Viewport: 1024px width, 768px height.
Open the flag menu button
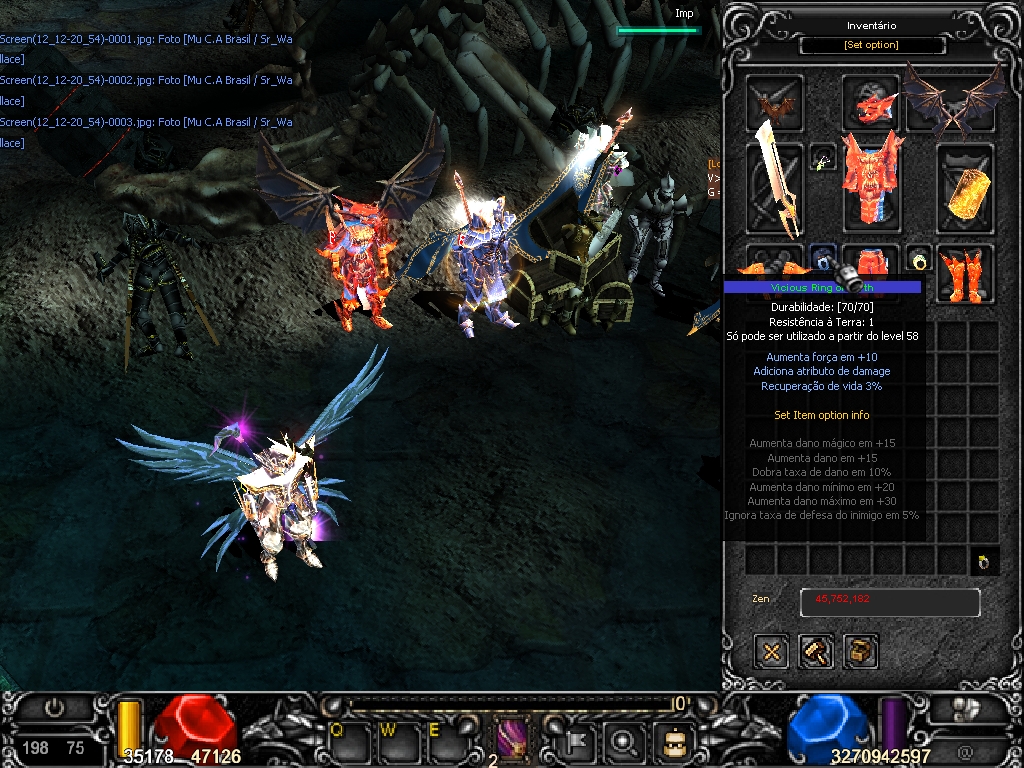(582, 741)
